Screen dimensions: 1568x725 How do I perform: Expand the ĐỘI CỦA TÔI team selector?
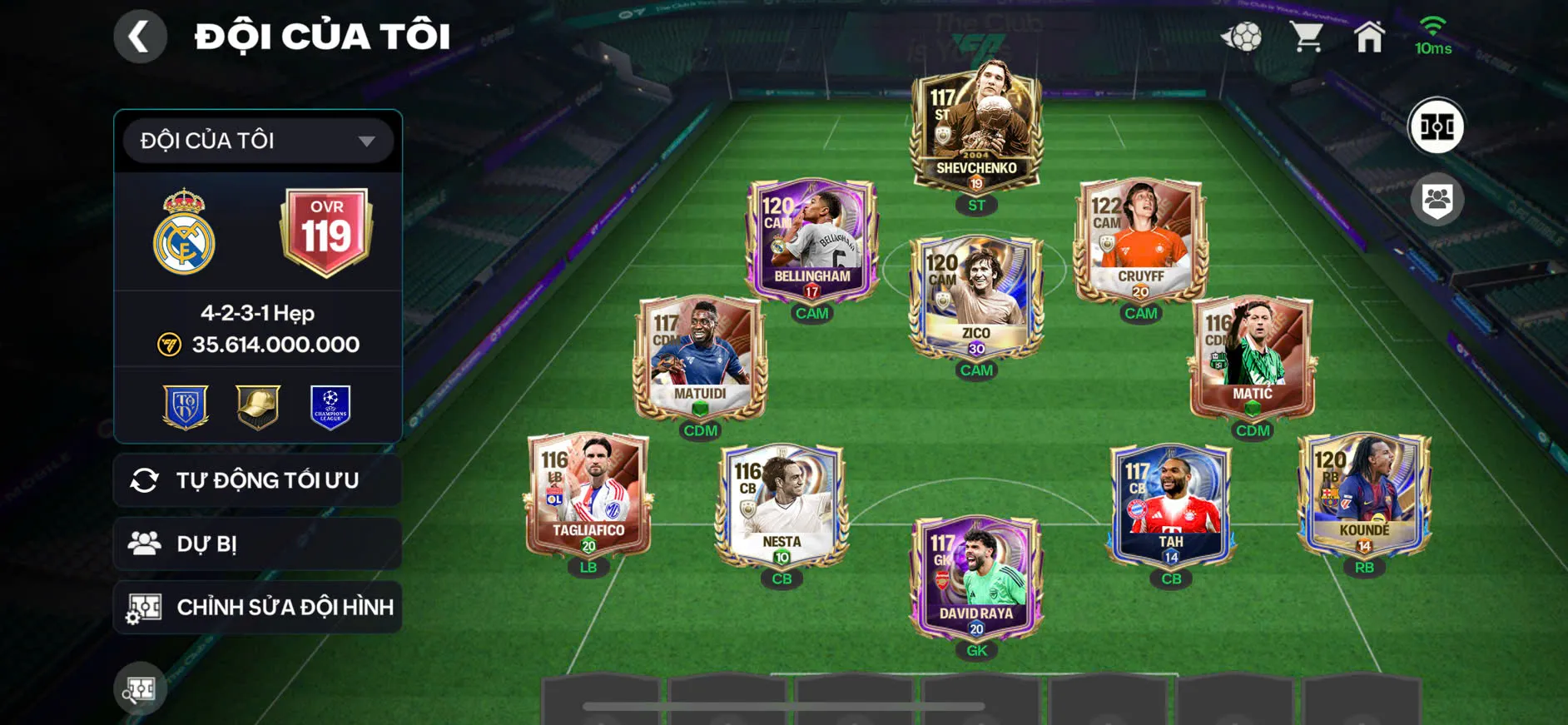(x=256, y=140)
